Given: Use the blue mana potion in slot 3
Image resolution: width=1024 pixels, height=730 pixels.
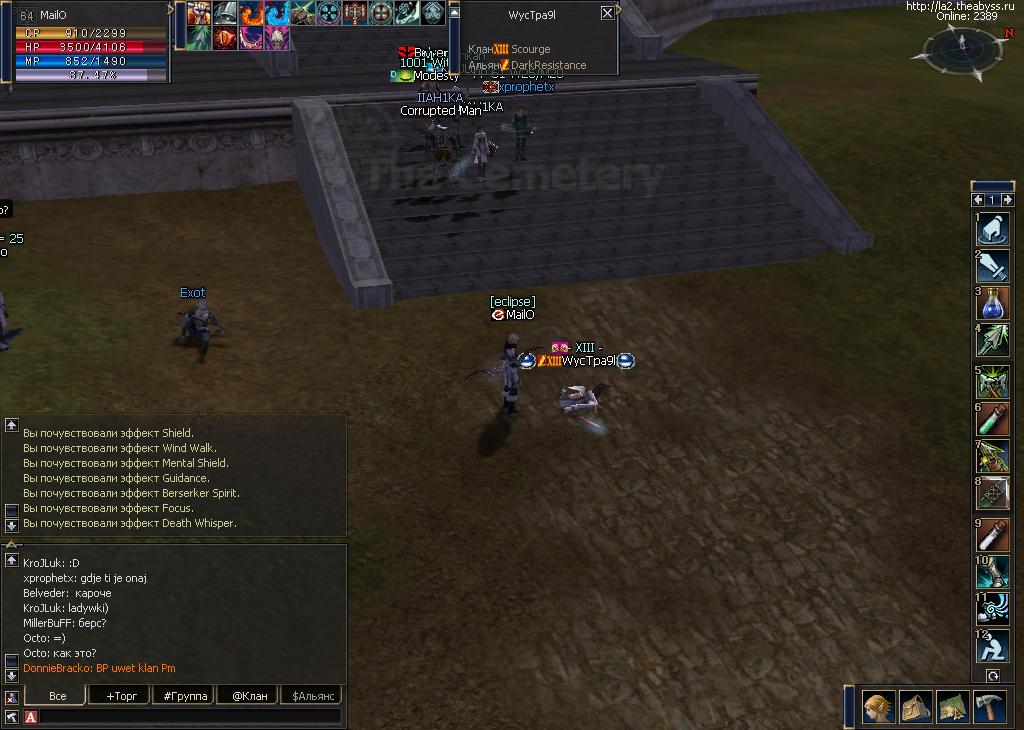Looking at the screenshot, I should (993, 304).
